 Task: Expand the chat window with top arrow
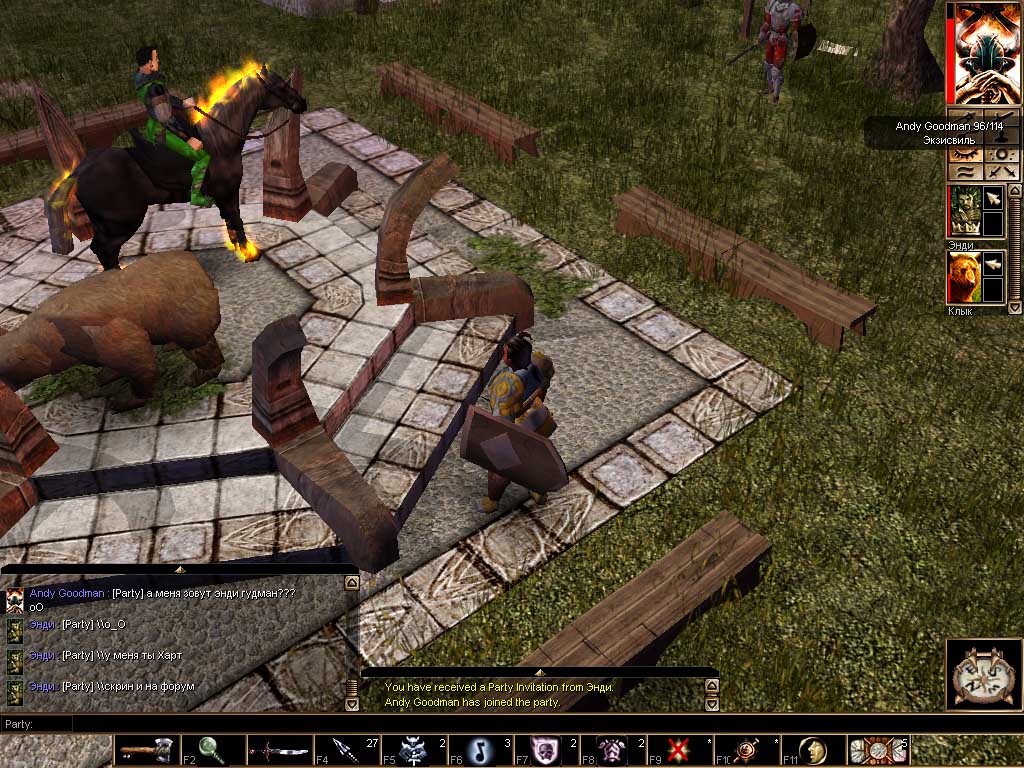180,568
